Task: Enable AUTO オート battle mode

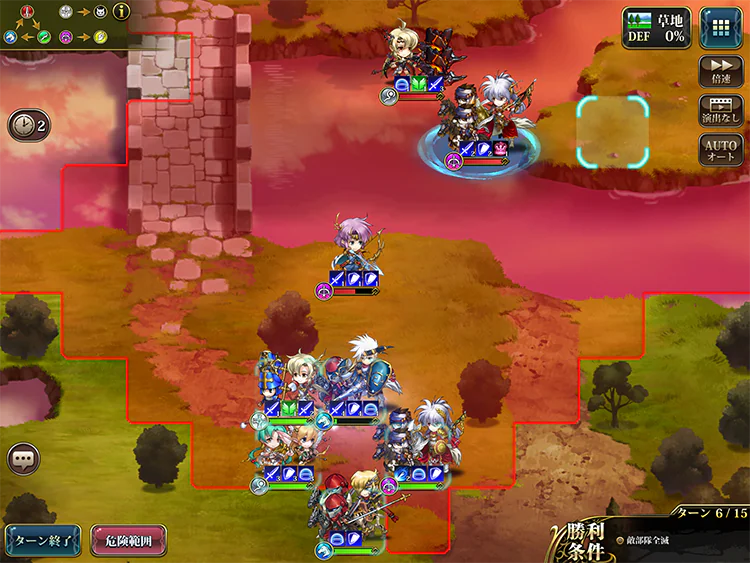Action: pyautogui.click(x=721, y=150)
